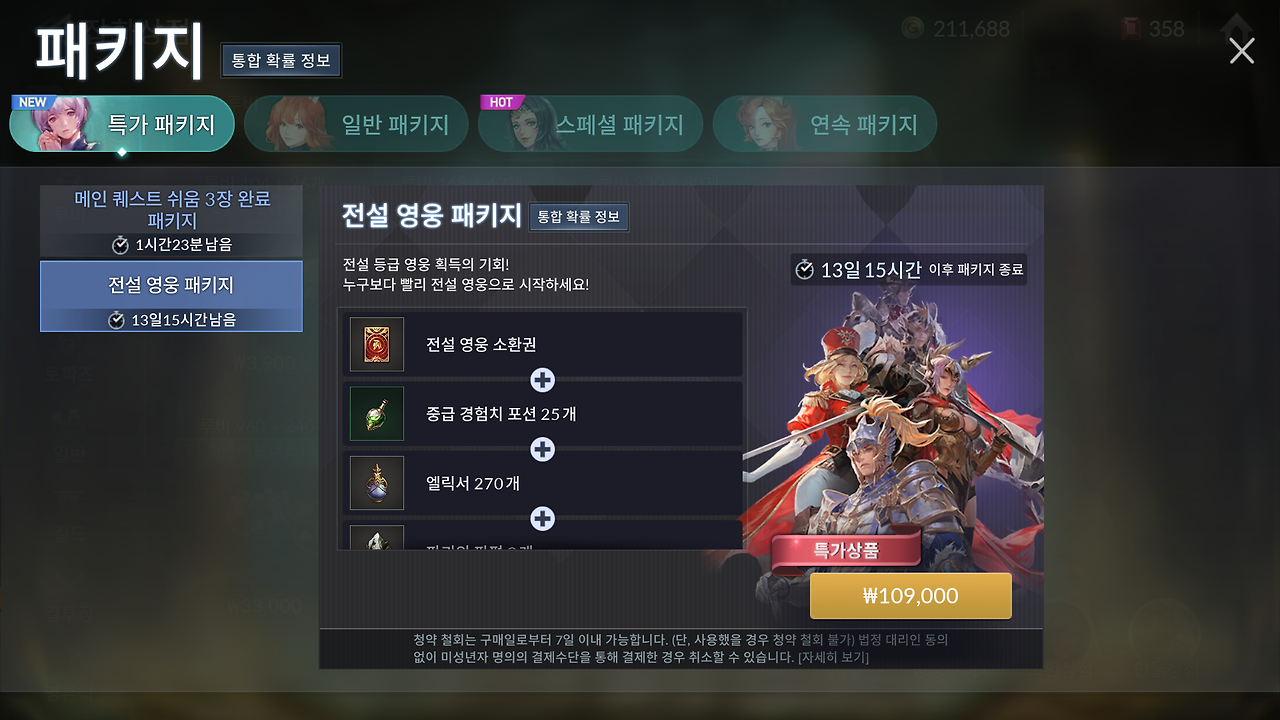Select the 엘릭서 item icon
This screenshot has height=720, width=1280.
coord(376,483)
